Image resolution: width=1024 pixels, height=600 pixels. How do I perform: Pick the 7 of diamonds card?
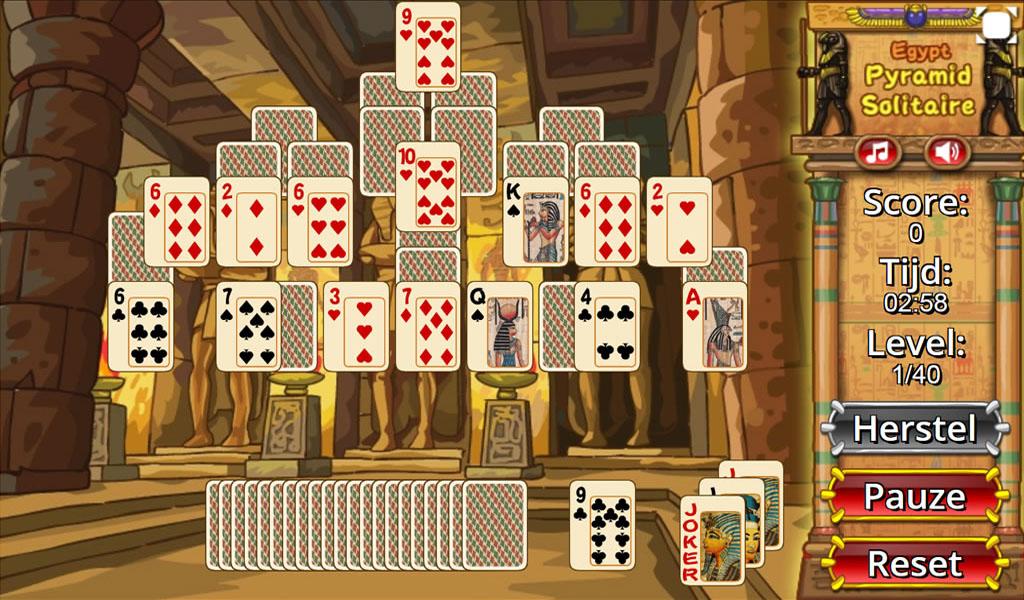pyautogui.click(x=427, y=326)
